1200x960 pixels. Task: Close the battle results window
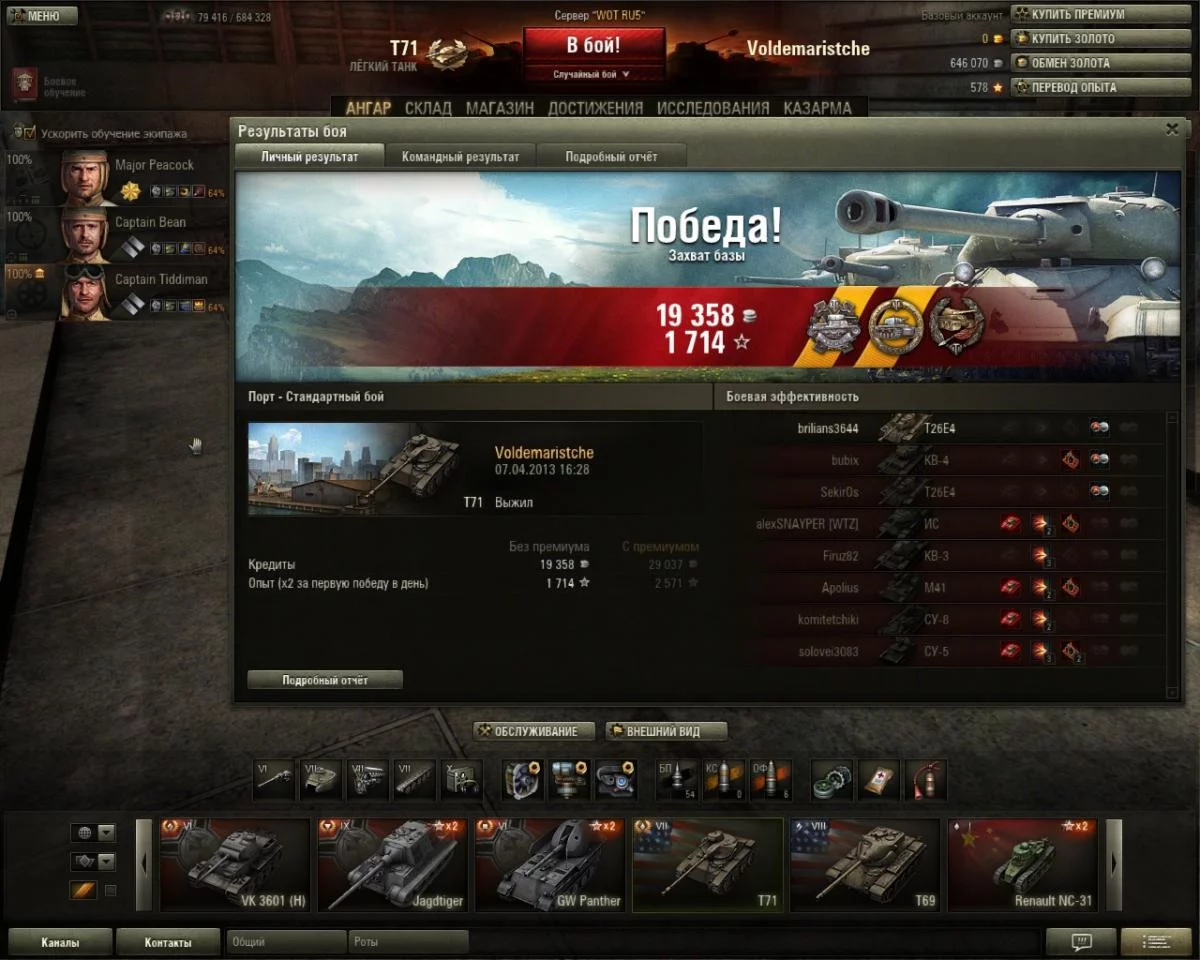(x=1172, y=130)
